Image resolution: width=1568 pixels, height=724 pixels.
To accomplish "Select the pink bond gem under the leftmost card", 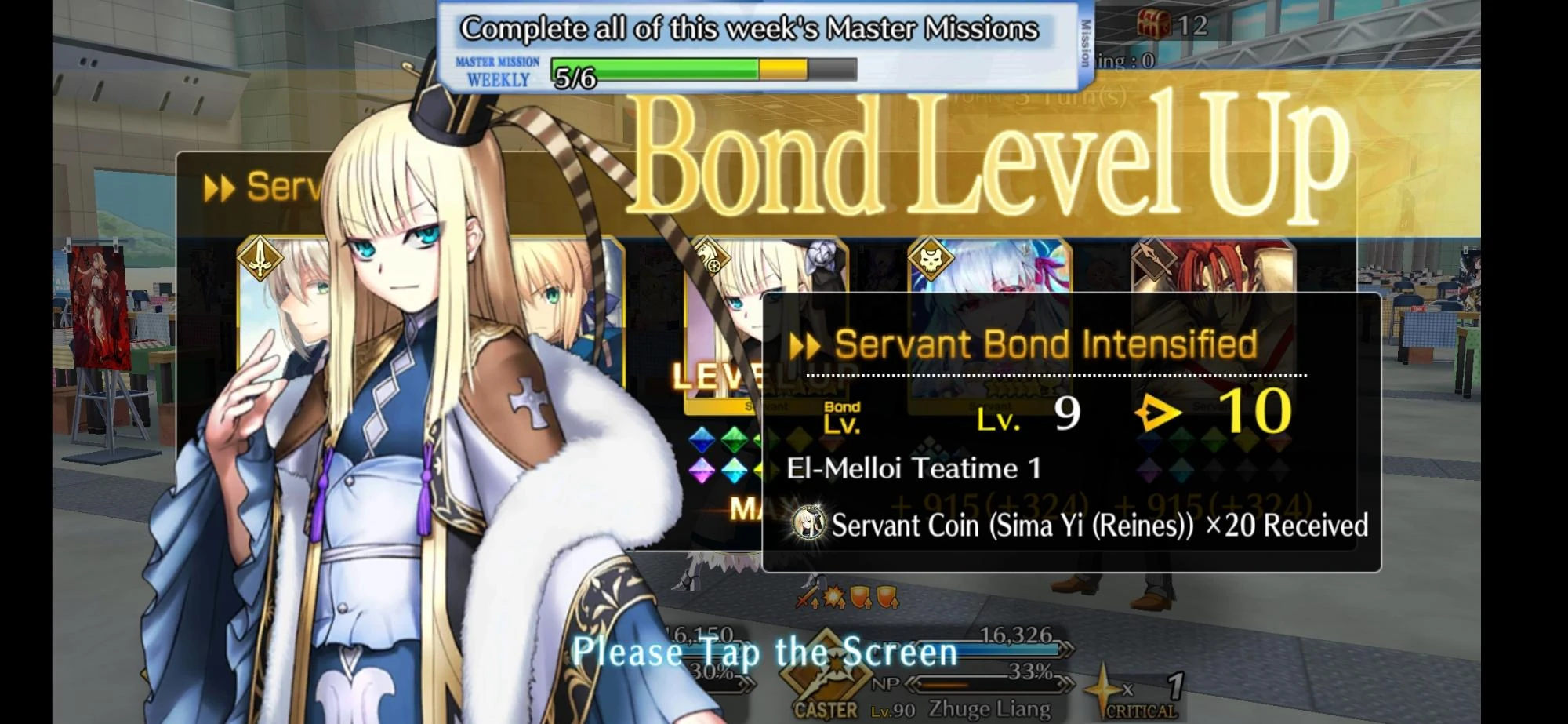I will (700, 471).
